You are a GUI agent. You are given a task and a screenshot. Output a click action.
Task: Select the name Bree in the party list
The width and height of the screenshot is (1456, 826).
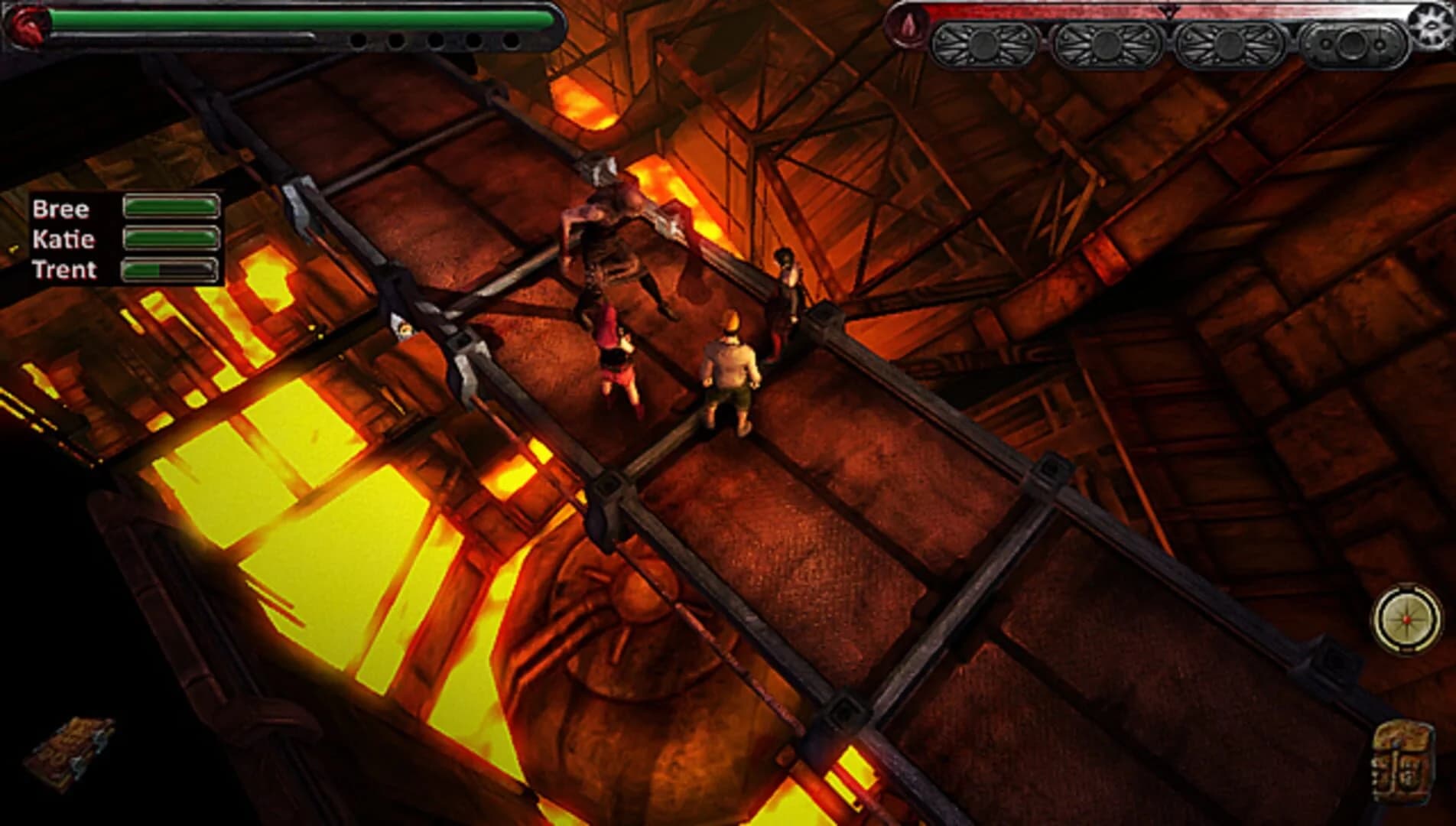tap(60, 208)
